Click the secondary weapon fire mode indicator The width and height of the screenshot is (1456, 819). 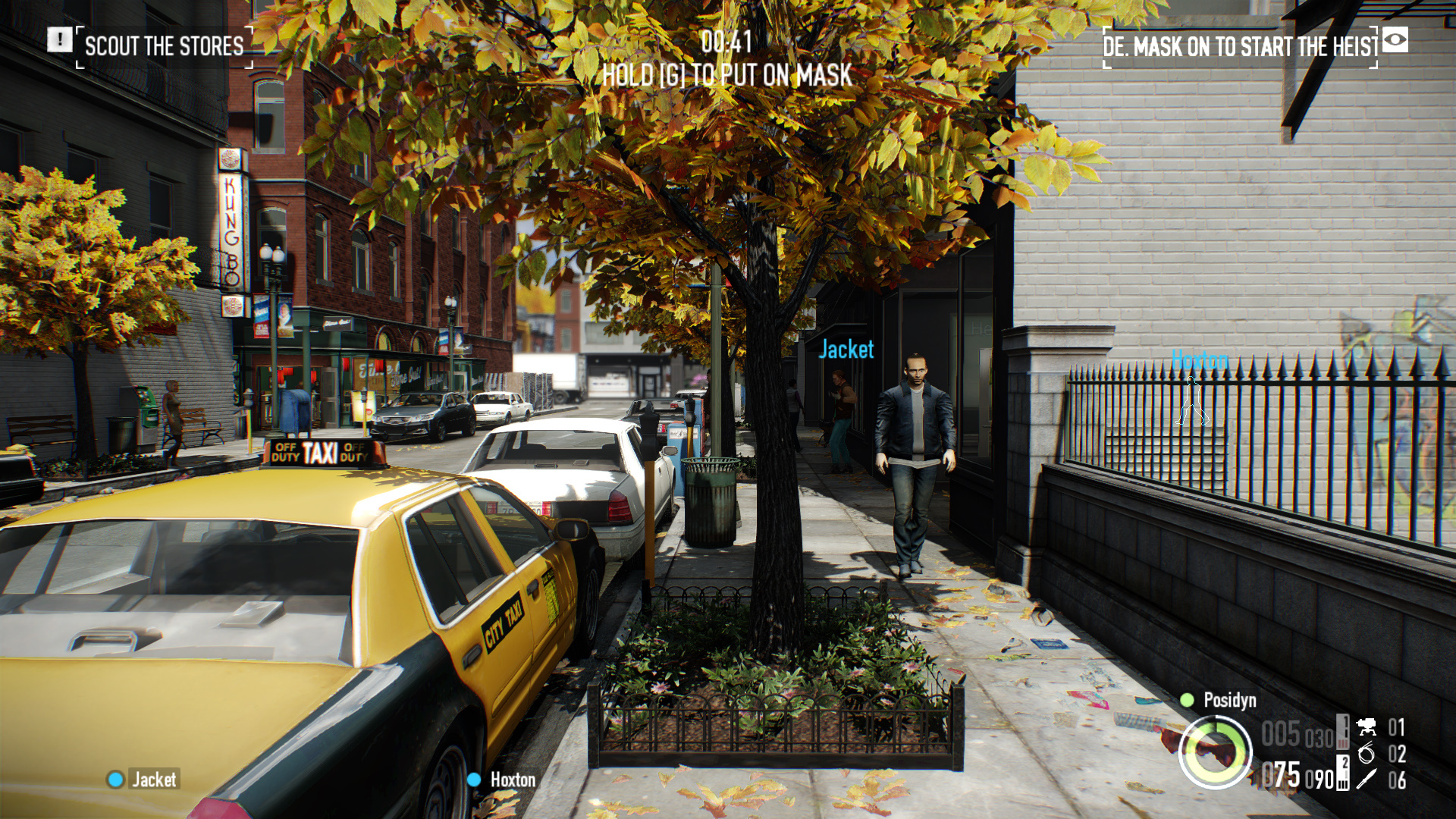pyautogui.click(x=1343, y=773)
